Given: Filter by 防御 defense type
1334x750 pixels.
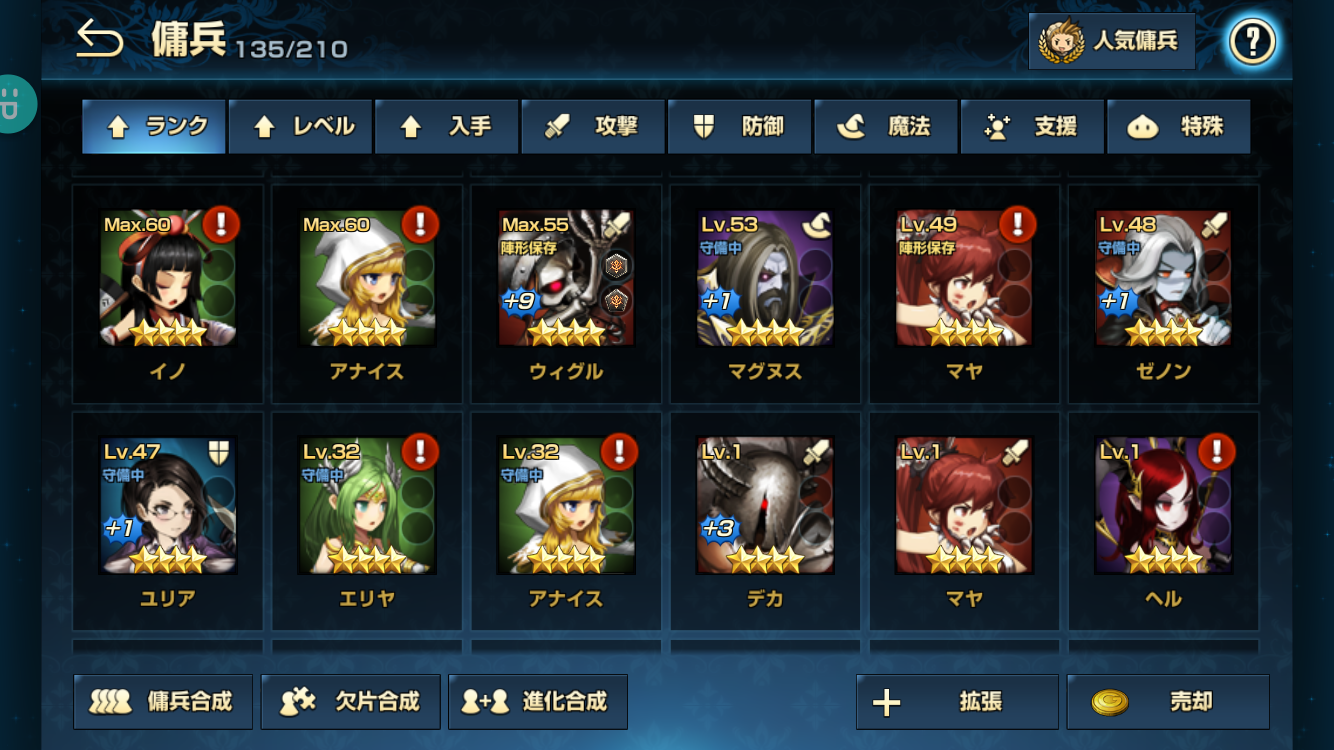Looking at the screenshot, I should tap(739, 127).
